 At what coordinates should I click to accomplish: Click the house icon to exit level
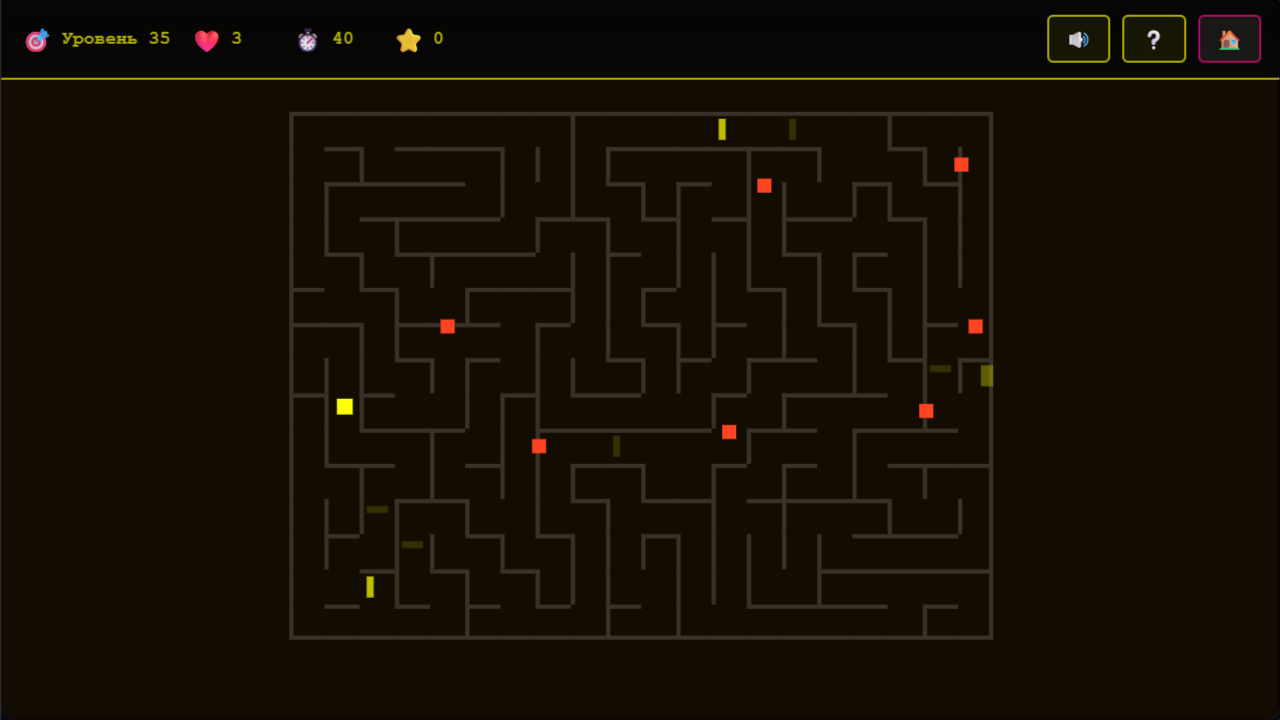point(1229,39)
